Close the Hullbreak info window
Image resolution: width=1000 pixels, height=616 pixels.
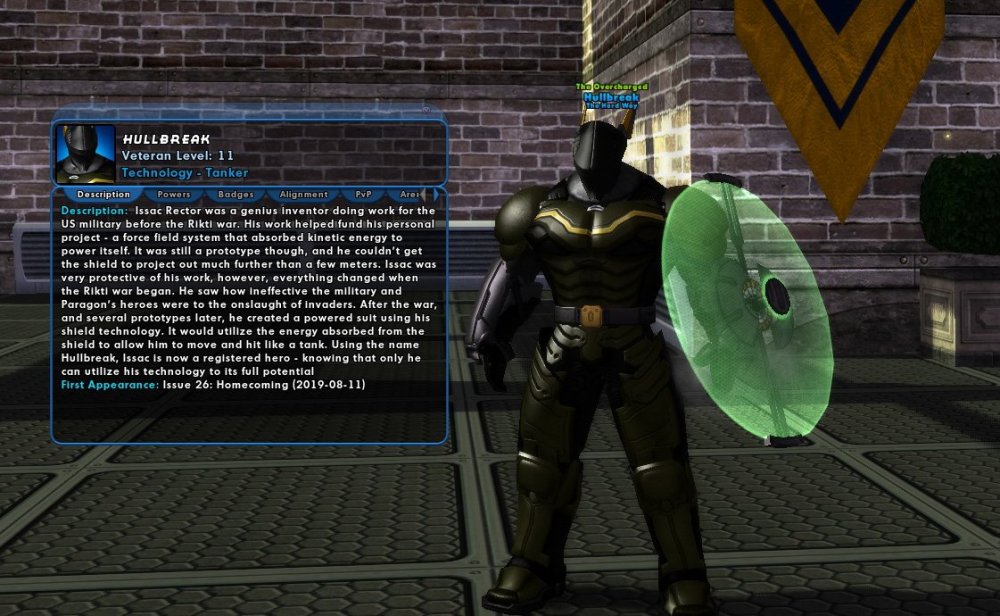point(426,110)
